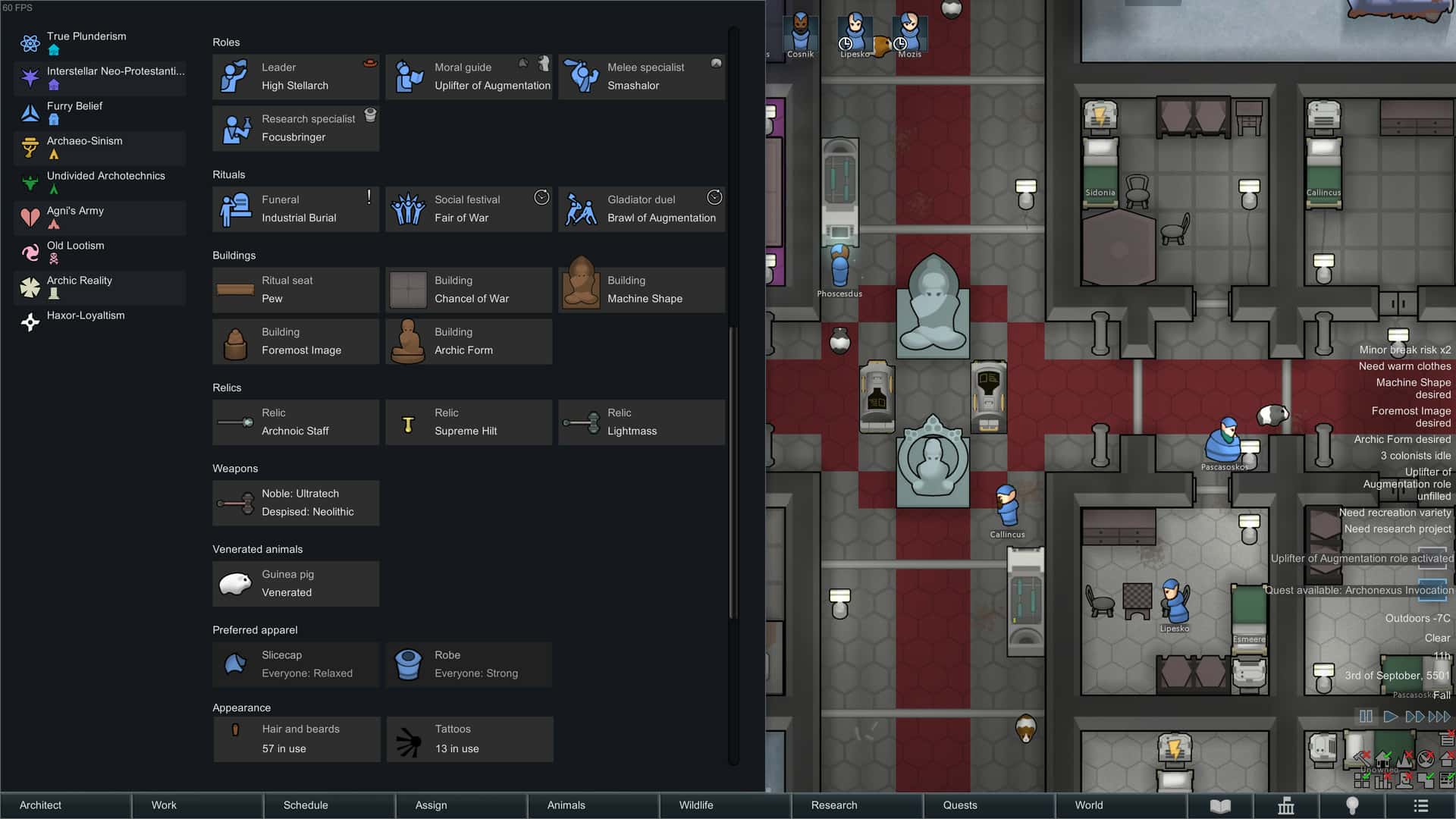This screenshot has height=819, width=1456.
Task: Open the main menu list icon
Action: [1420, 805]
